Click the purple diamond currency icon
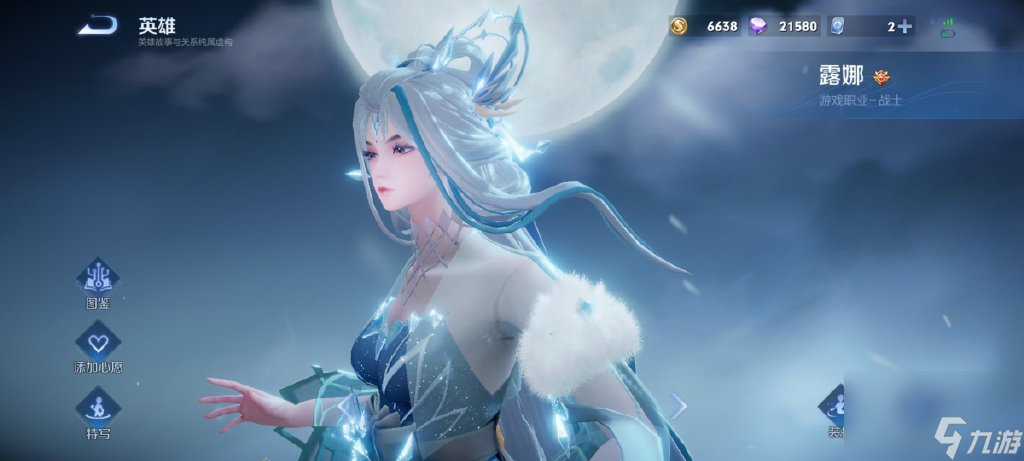Viewport: 1024px width, 461px height. (758, 27)
